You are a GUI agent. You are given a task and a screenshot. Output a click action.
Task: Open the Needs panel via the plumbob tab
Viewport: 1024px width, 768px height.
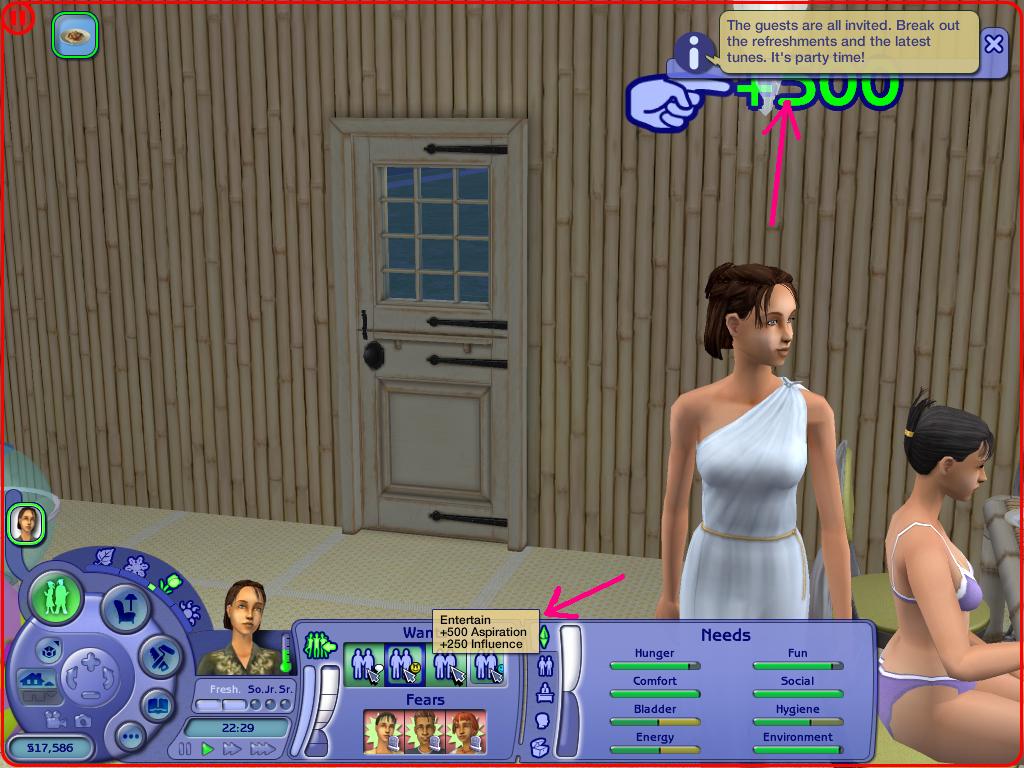click(544, 636)
